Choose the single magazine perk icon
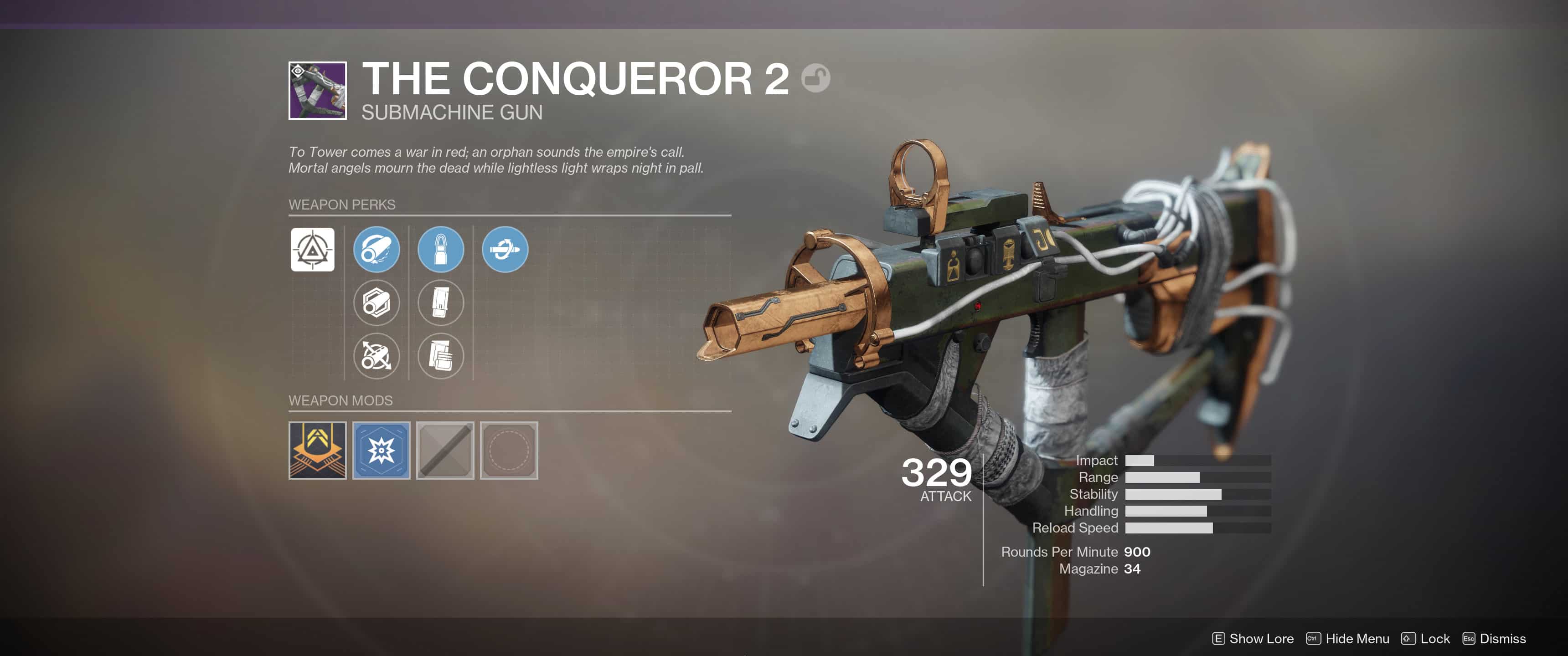Image resolution: width=1568 pixels, height=656 pixels. pos(441,302)
